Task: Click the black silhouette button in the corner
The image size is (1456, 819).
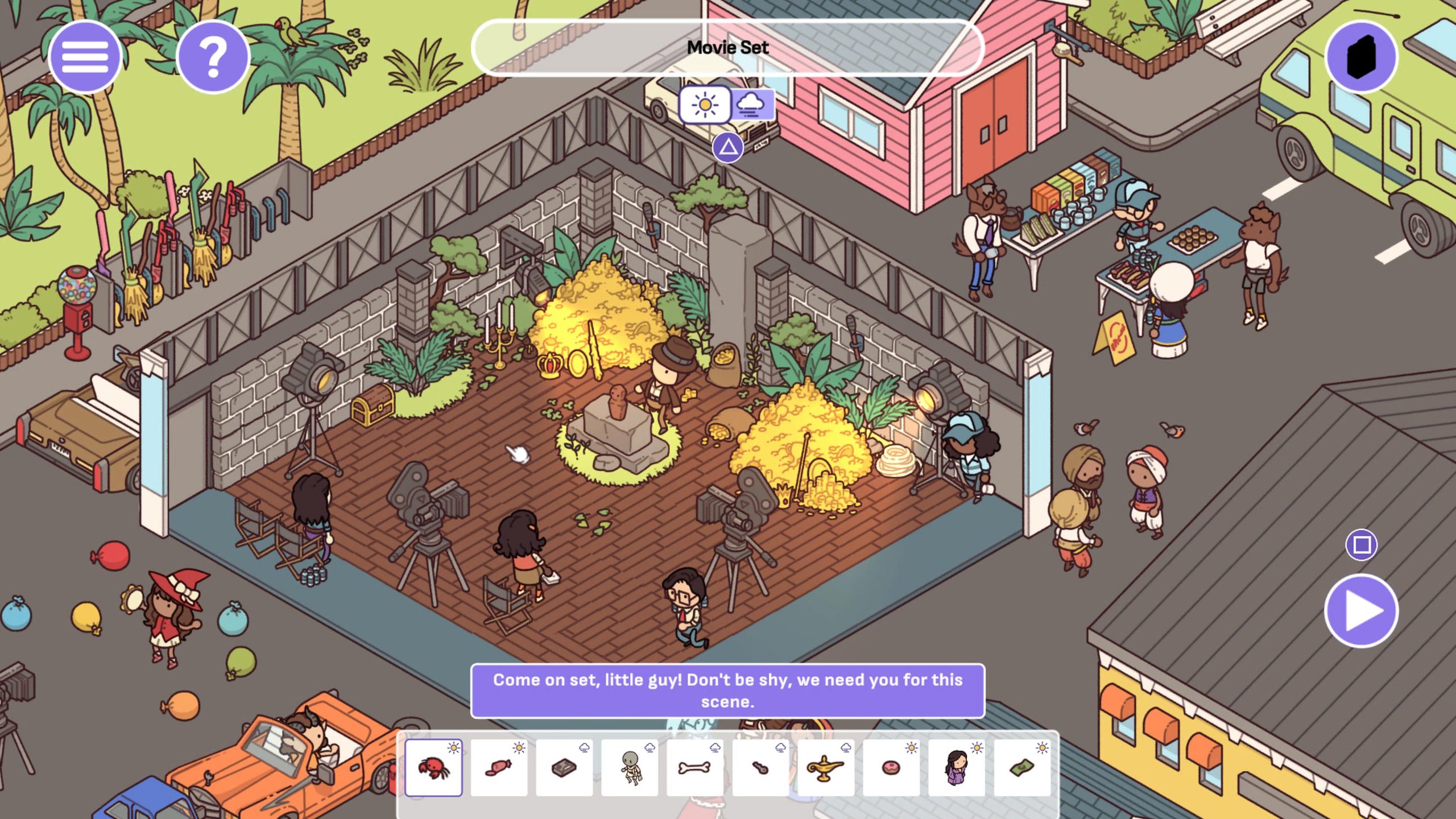Action: pos(1361,57)
